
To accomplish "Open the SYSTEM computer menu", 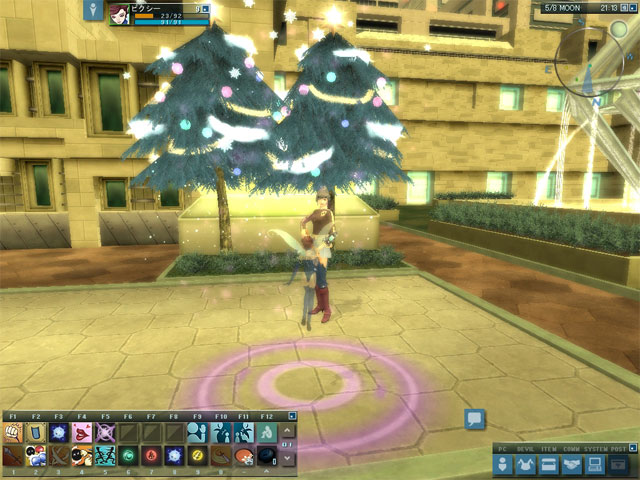I will (x=595, y=464).
